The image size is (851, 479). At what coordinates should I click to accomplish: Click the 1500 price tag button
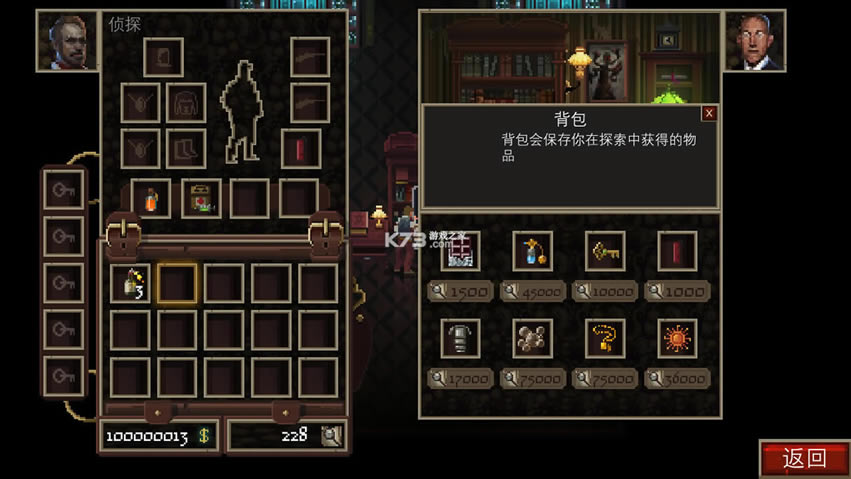point(460,292)
